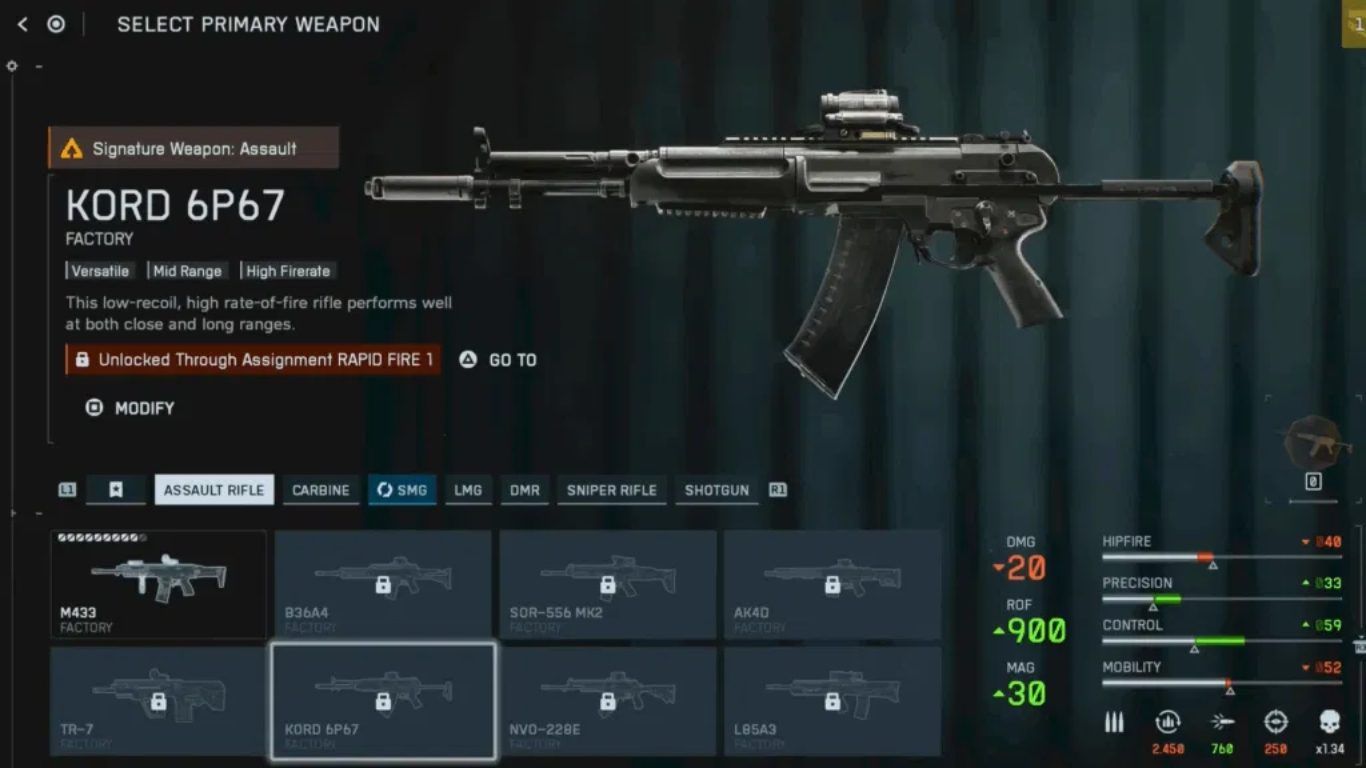Select the locked L85A3 rifle tile

(832, 701)
